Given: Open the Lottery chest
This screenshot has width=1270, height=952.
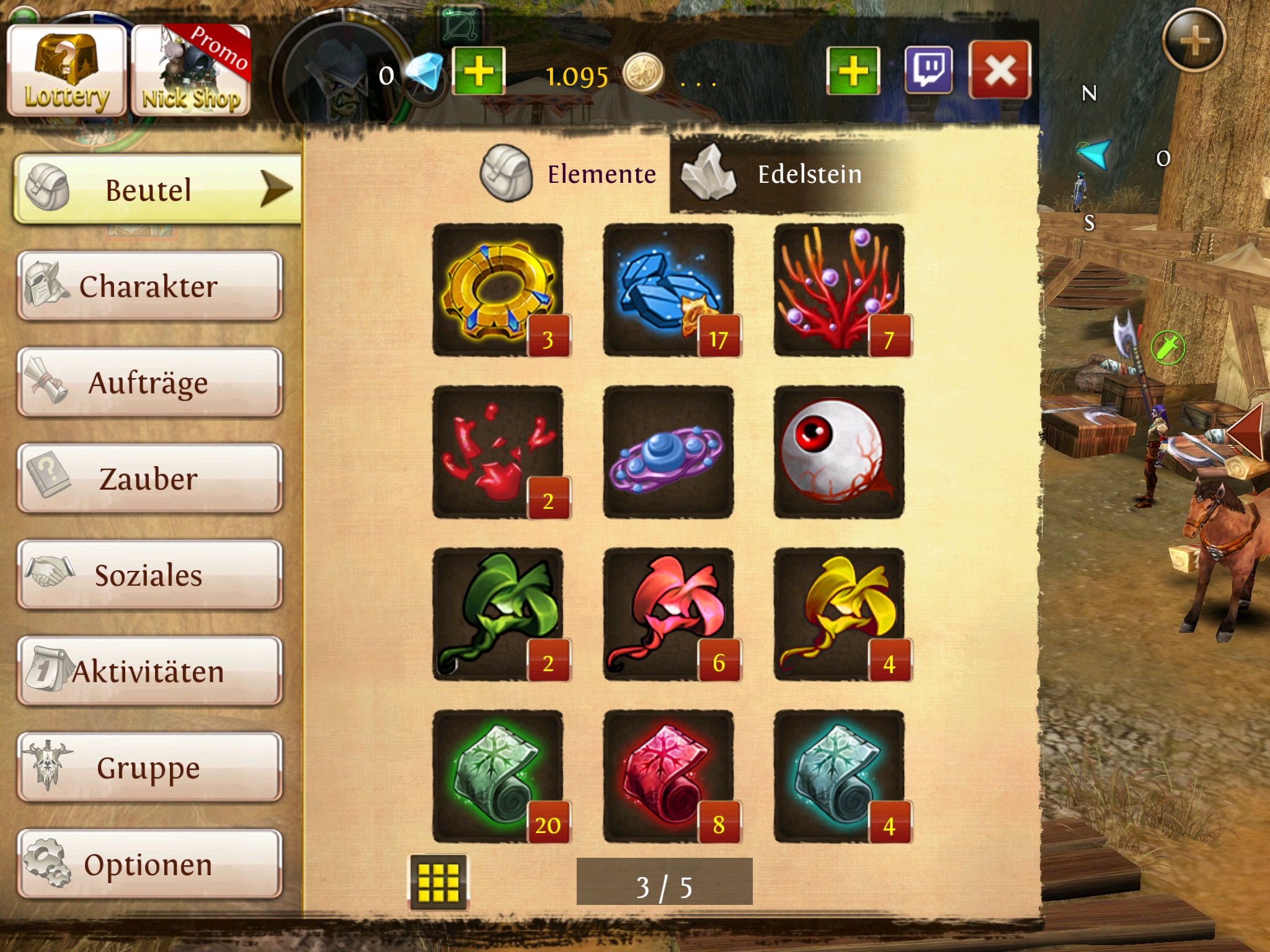Looking at the screenshot, I should [x=66, y=71].
